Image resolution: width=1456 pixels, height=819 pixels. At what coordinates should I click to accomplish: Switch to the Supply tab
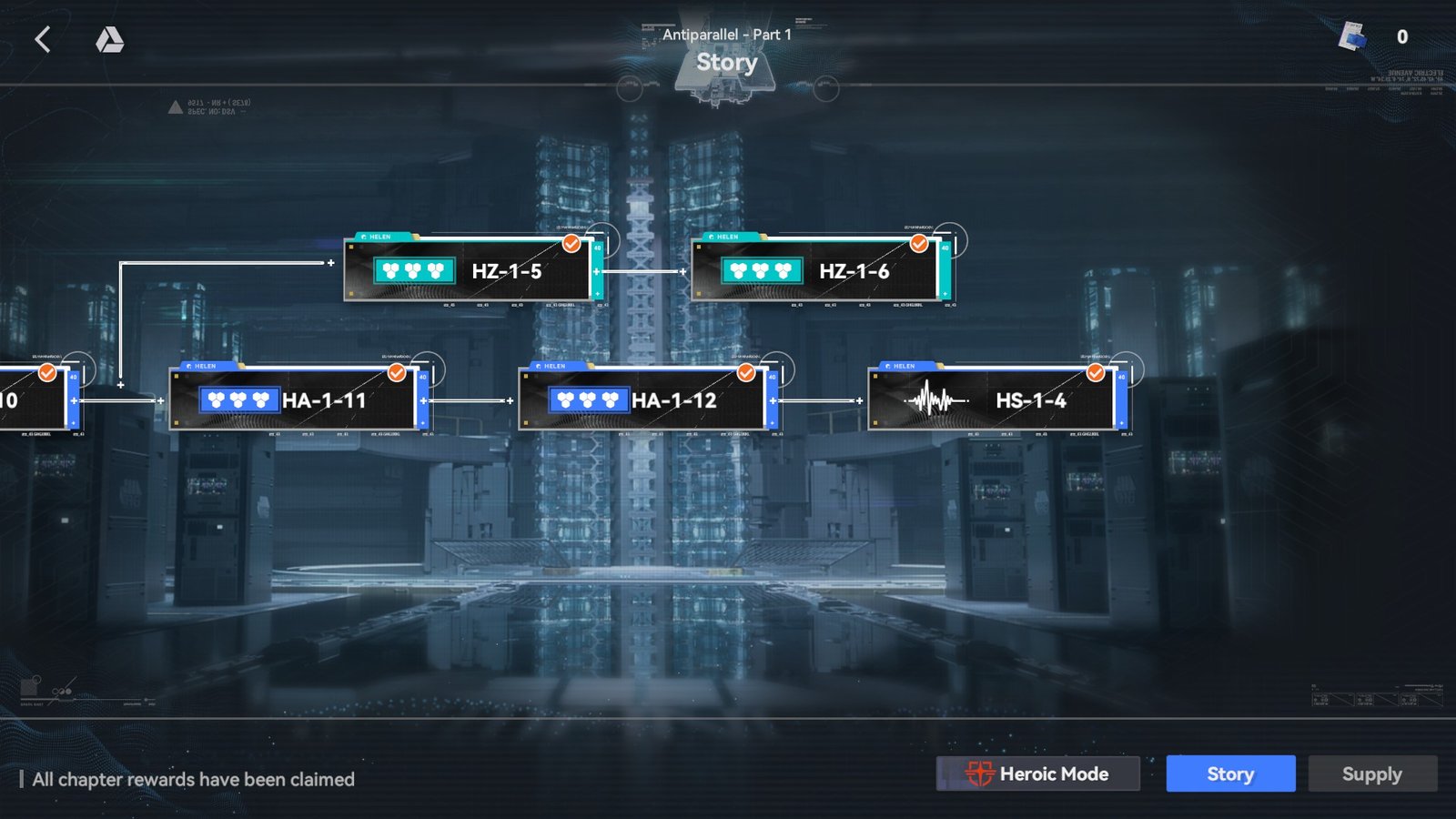coord(1372,773)
